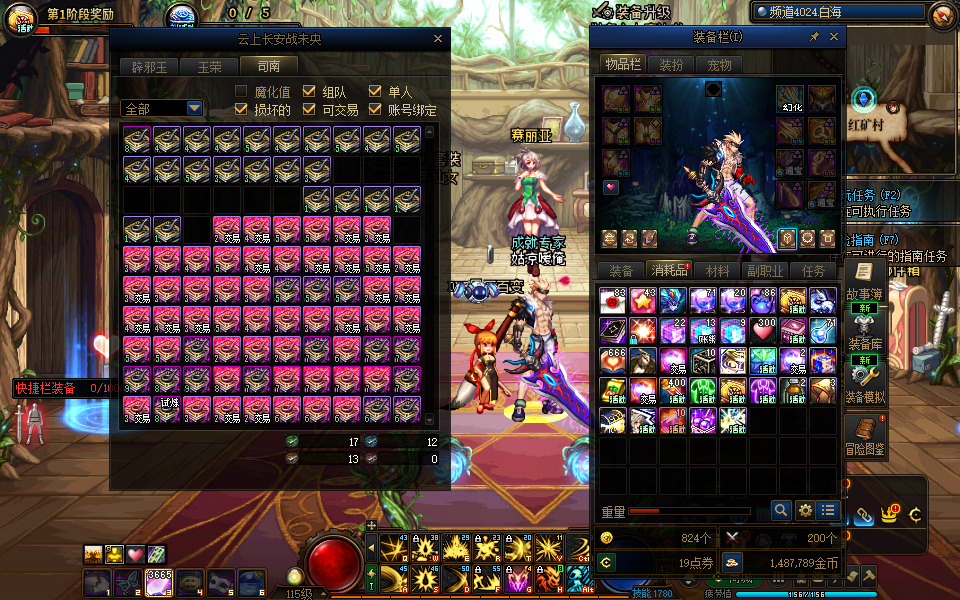Viewport: 960px width, 600px height.
Task: Toggle the 损坏的 checkbox
Action: tap(241, 109)
